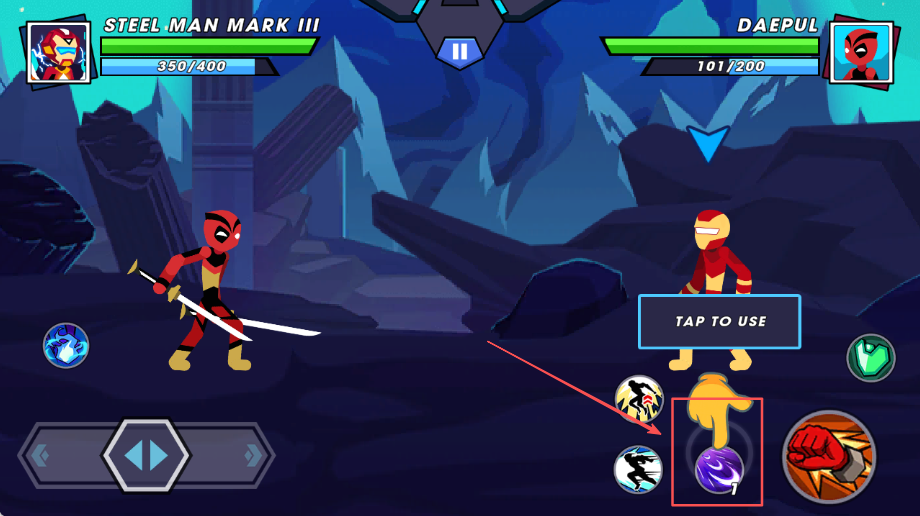Pause the fight with the pause button

pos(459,52)
